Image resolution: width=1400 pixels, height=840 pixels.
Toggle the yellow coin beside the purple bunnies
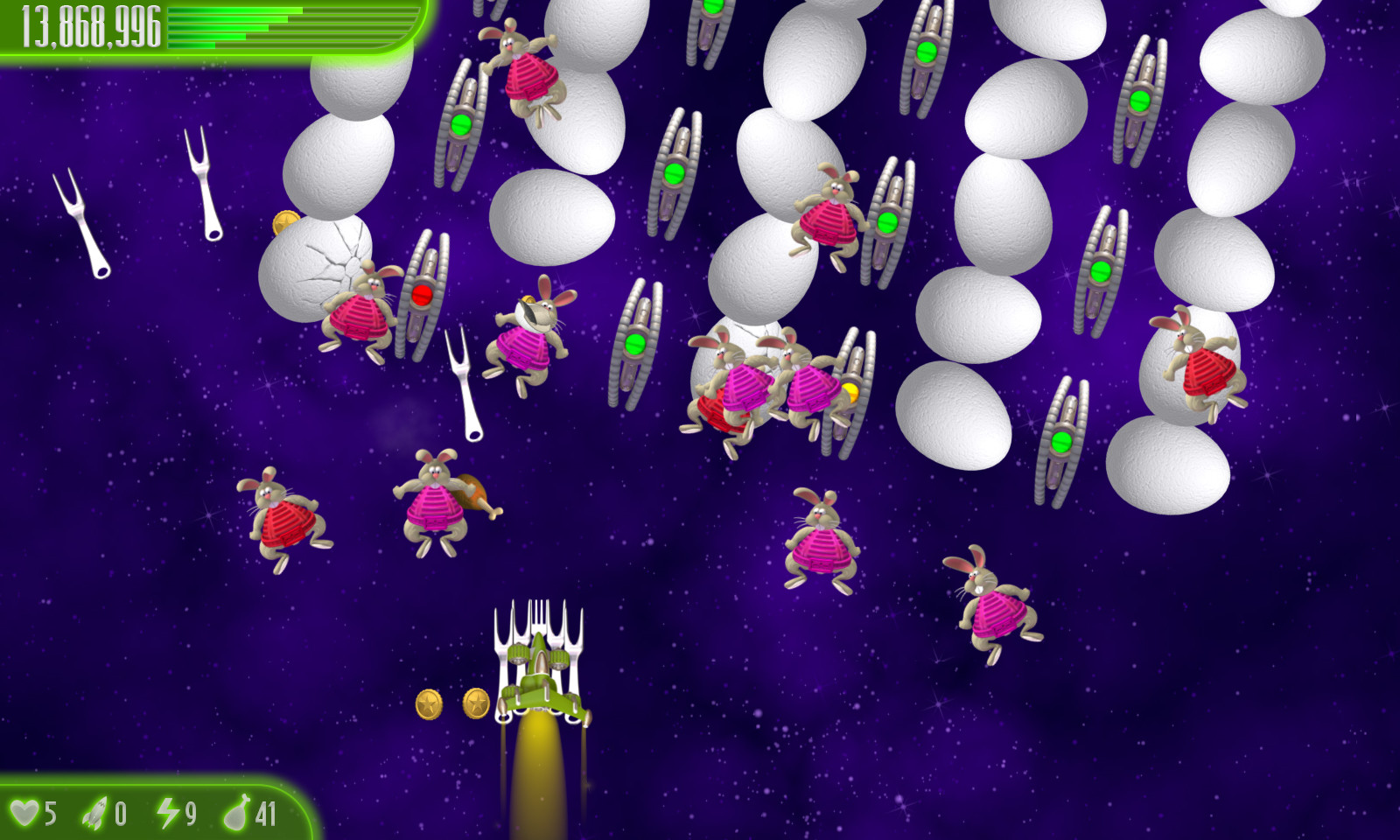point(845,392)
